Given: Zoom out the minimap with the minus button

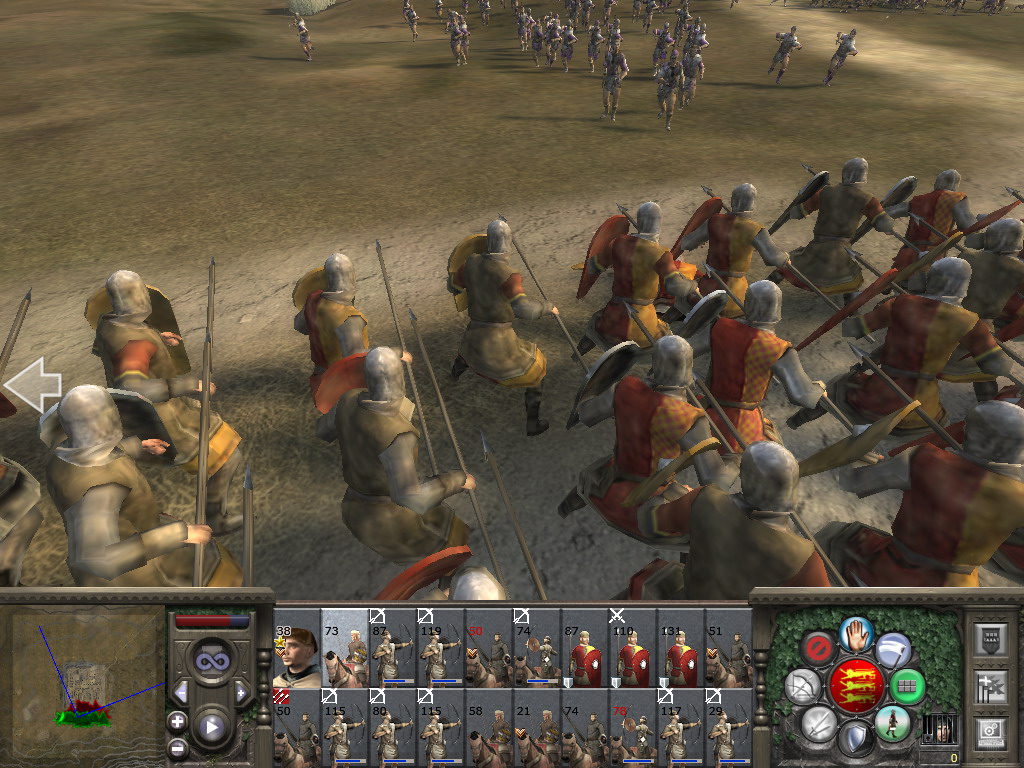Looking at the screenshot, I should pos(177,746).
